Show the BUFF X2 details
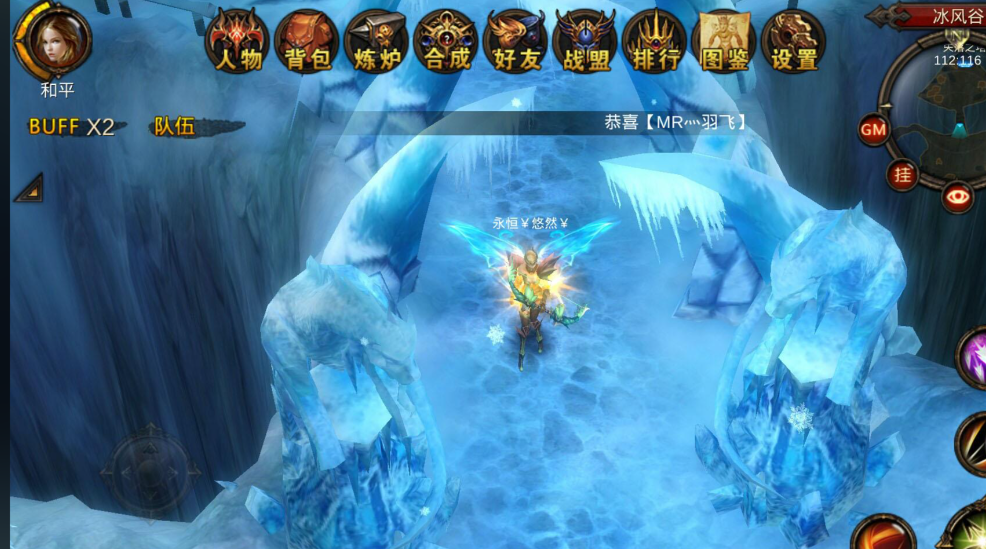 (x=72, y=127)
